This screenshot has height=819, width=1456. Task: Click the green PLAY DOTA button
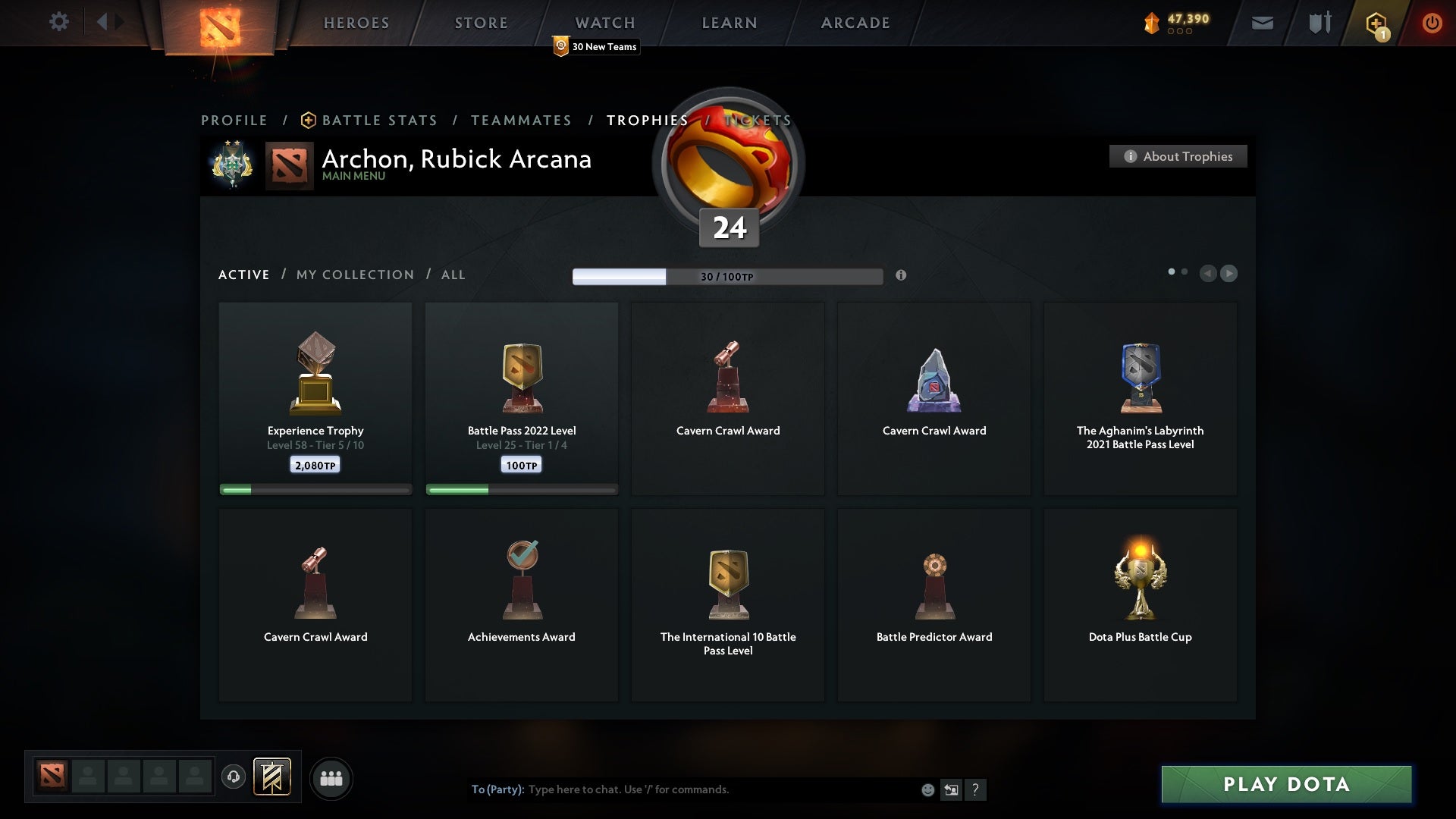pos(1287,785)
